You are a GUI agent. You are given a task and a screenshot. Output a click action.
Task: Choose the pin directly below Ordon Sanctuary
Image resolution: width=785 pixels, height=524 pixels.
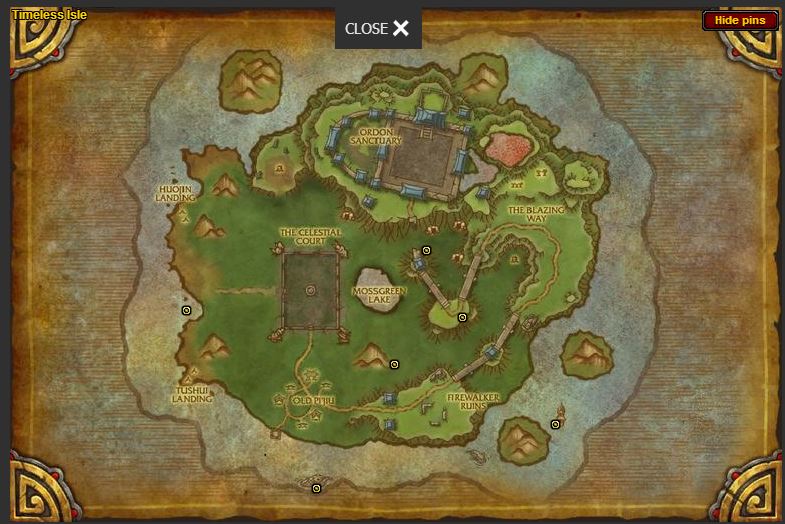(x=426, y=250)
